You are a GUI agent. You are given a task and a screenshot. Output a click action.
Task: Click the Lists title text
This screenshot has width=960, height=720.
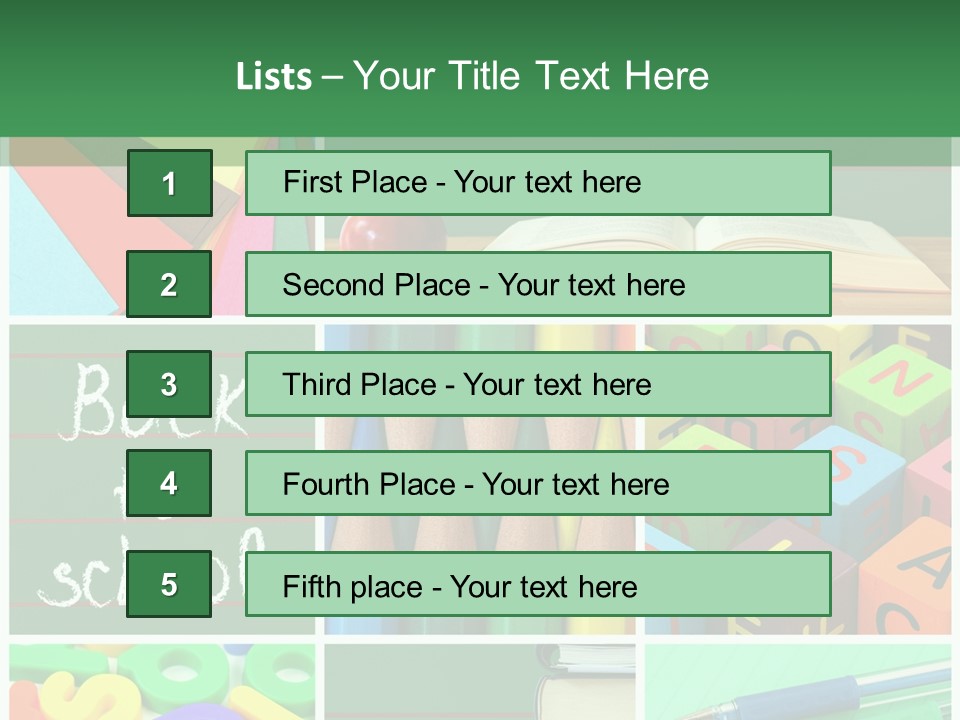[472, 76]
